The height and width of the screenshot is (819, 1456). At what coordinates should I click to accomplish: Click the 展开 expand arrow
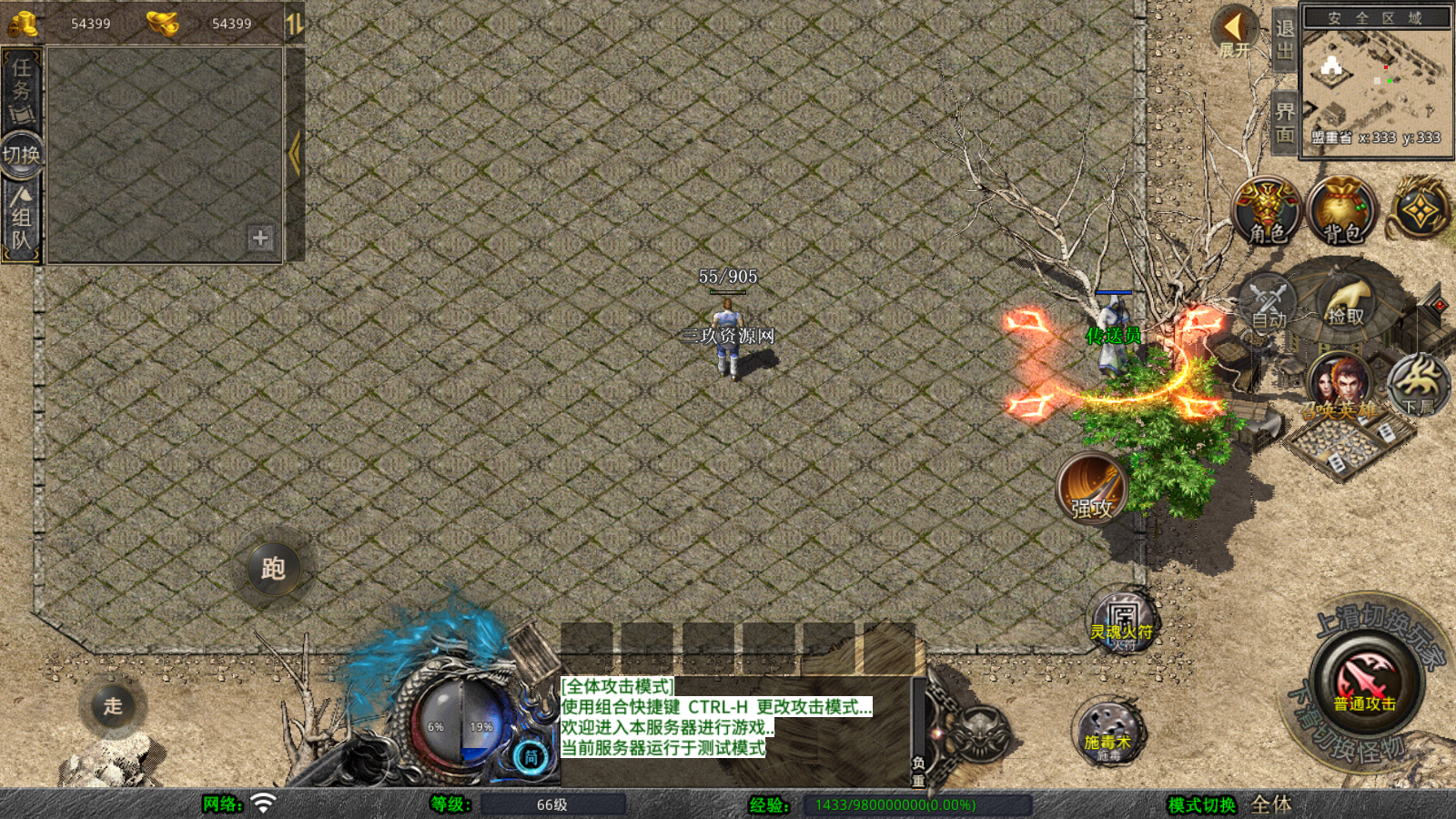pyautogui.click(x=1235, y=32)
